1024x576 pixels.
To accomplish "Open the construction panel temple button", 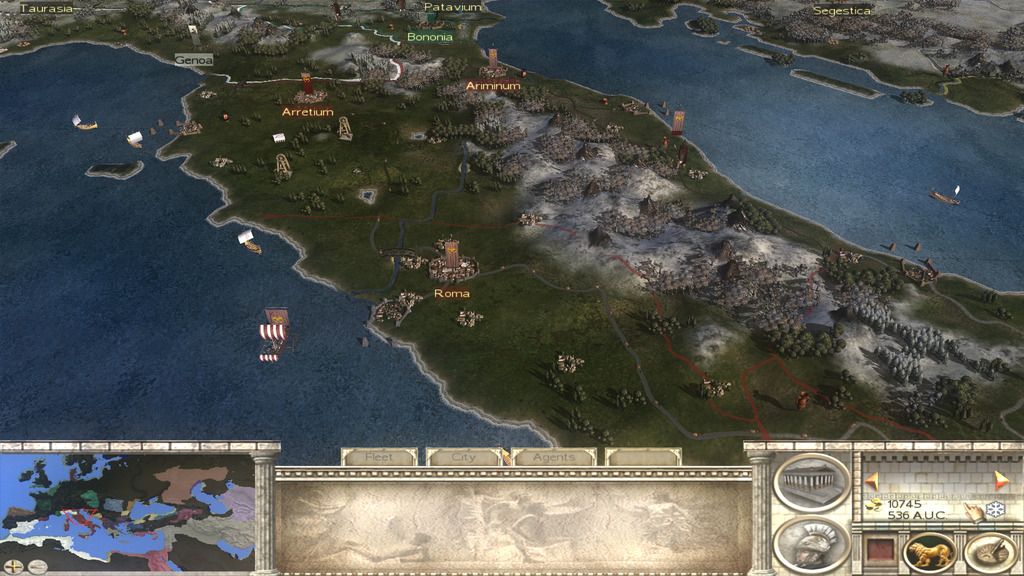I will coord(811,482).
